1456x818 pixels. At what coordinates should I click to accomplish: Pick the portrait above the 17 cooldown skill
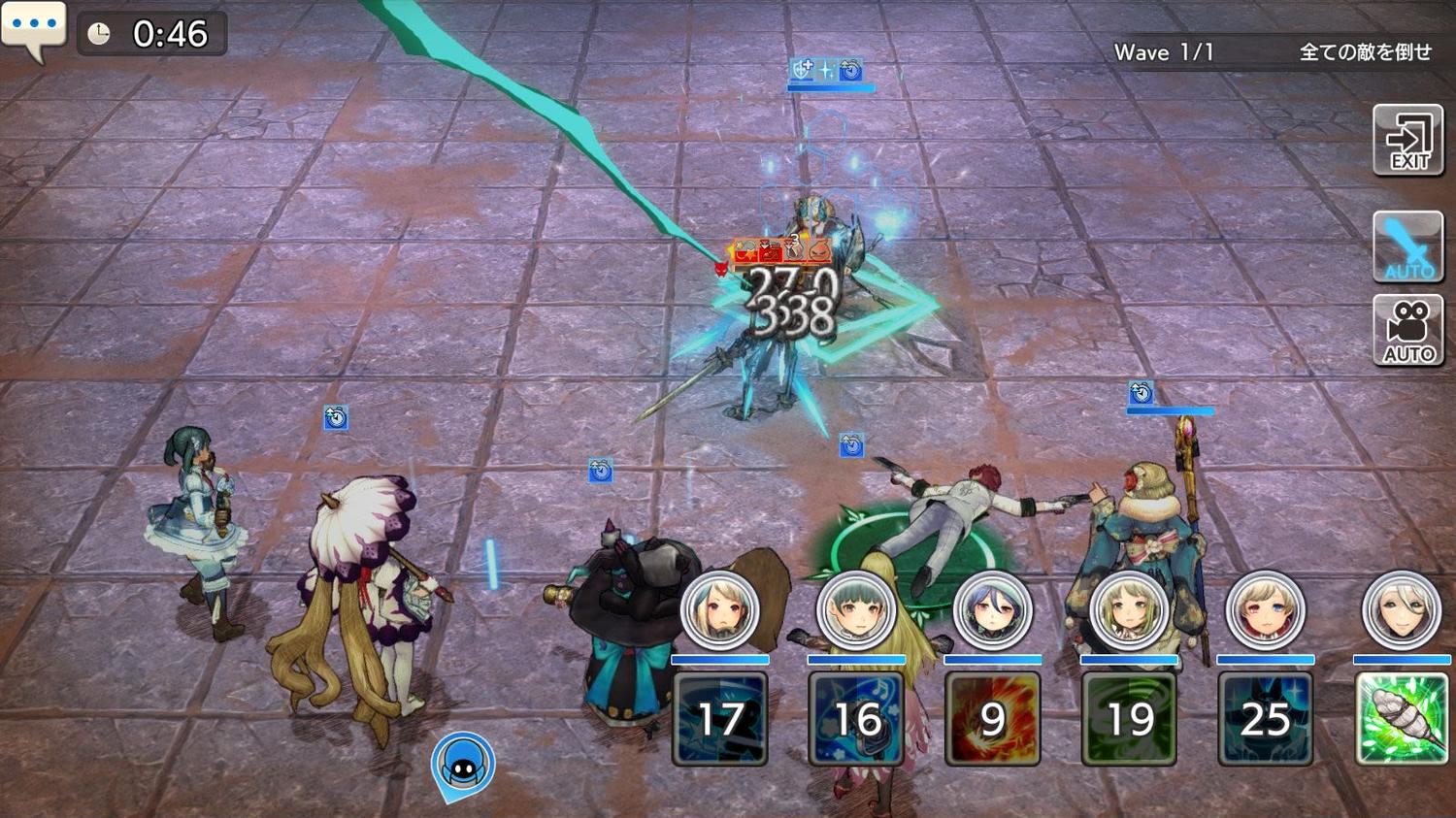(x=719, y=611)
